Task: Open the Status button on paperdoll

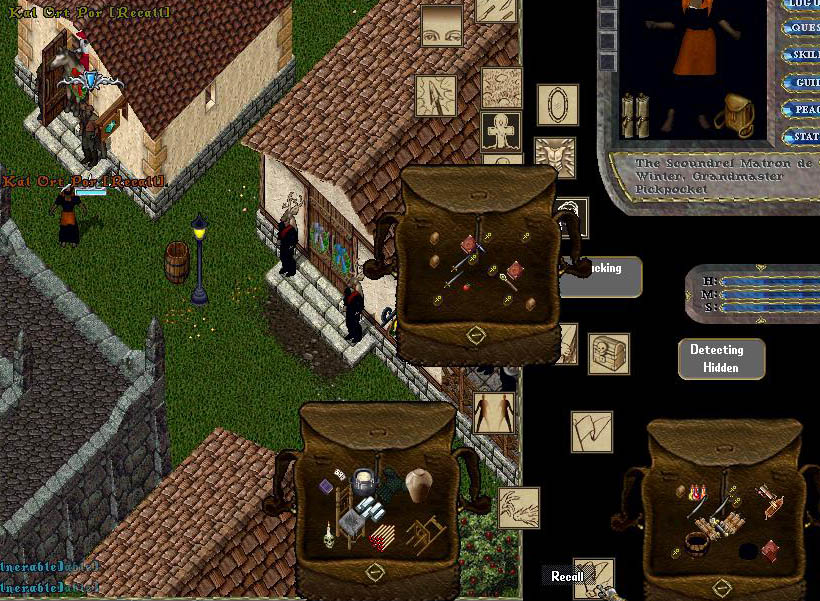Action: pos(803,136)
